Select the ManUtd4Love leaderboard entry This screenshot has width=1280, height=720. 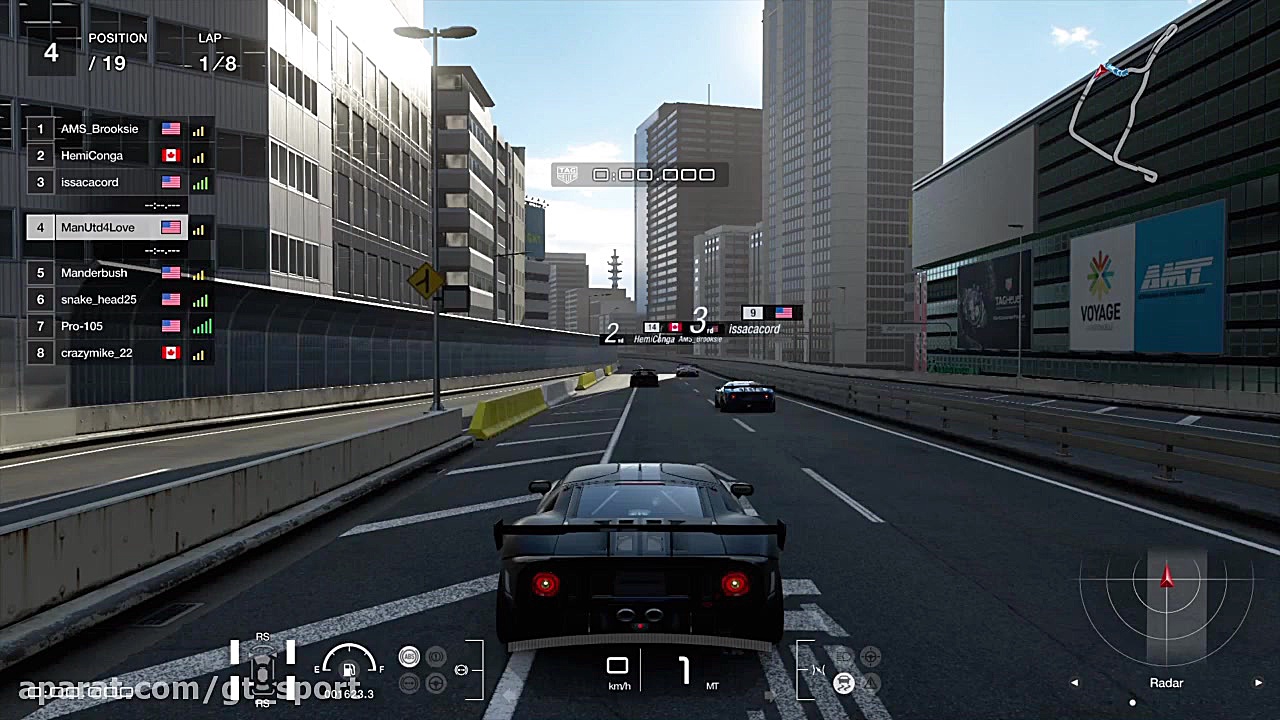[x=105, y=227]
